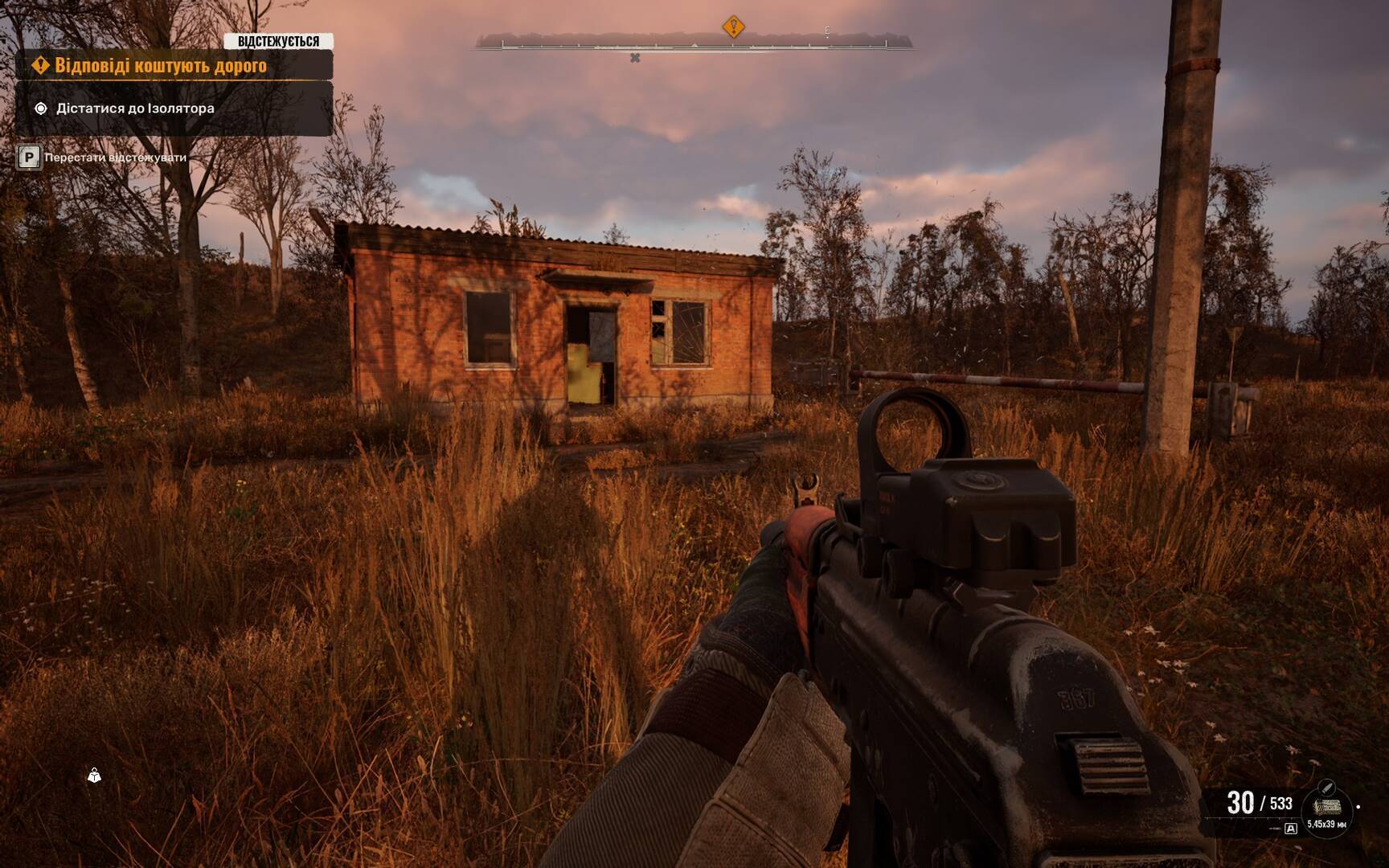Select the 5,45x39 ammo type icon
1389x868 pixels.
coord(1326,807)
